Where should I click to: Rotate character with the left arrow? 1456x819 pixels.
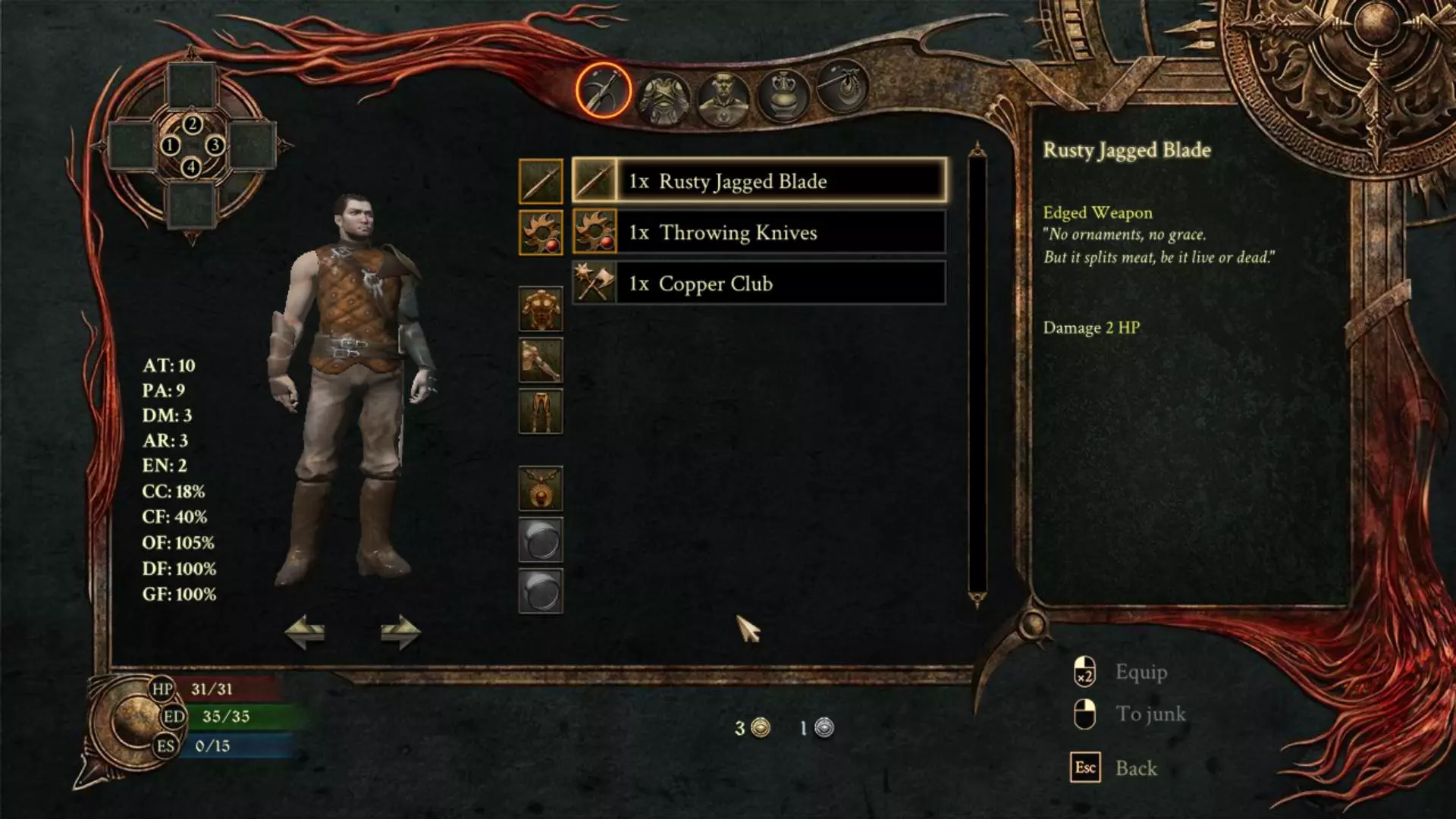click(305, 632)
